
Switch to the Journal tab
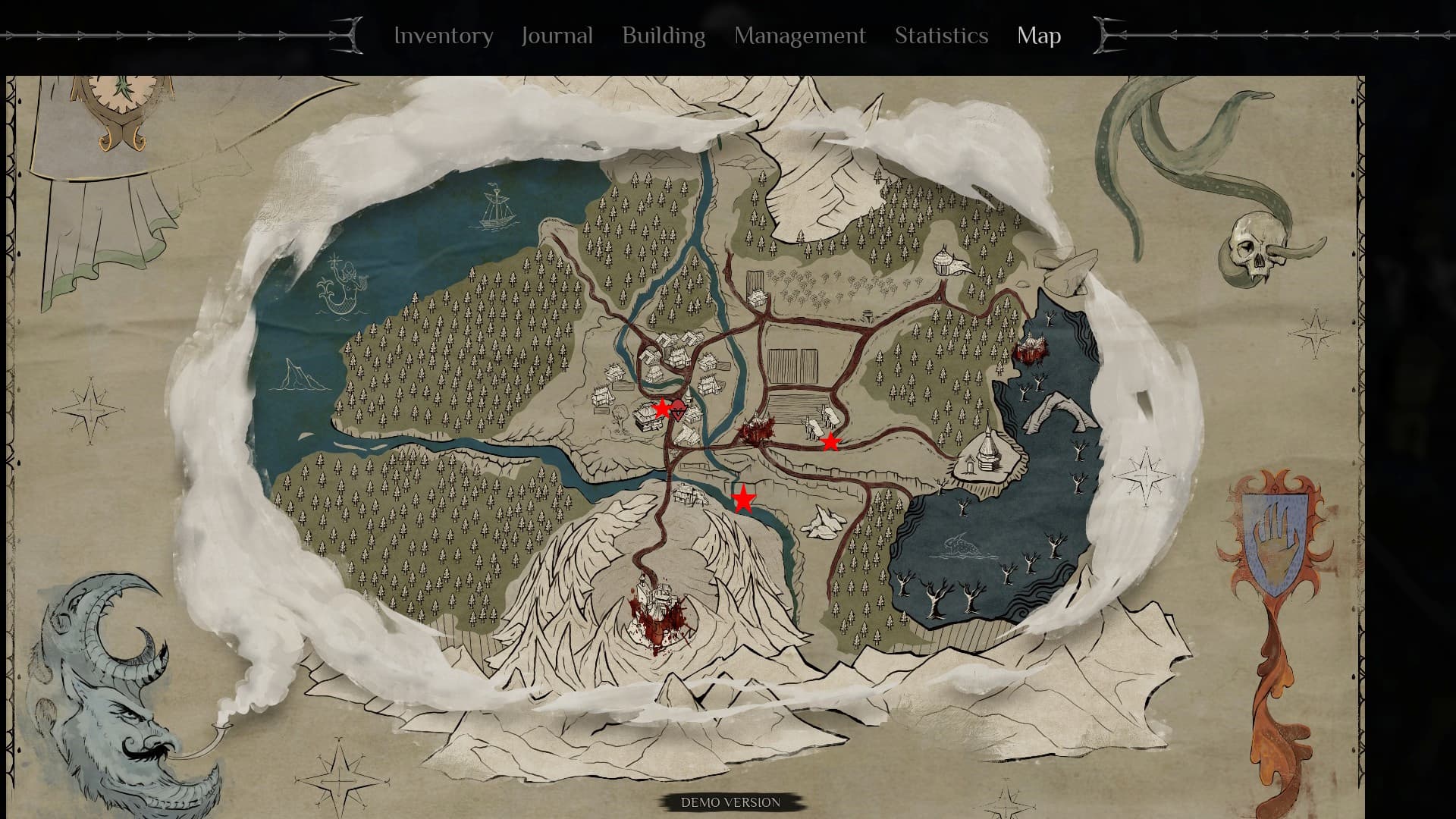[556, 36]
